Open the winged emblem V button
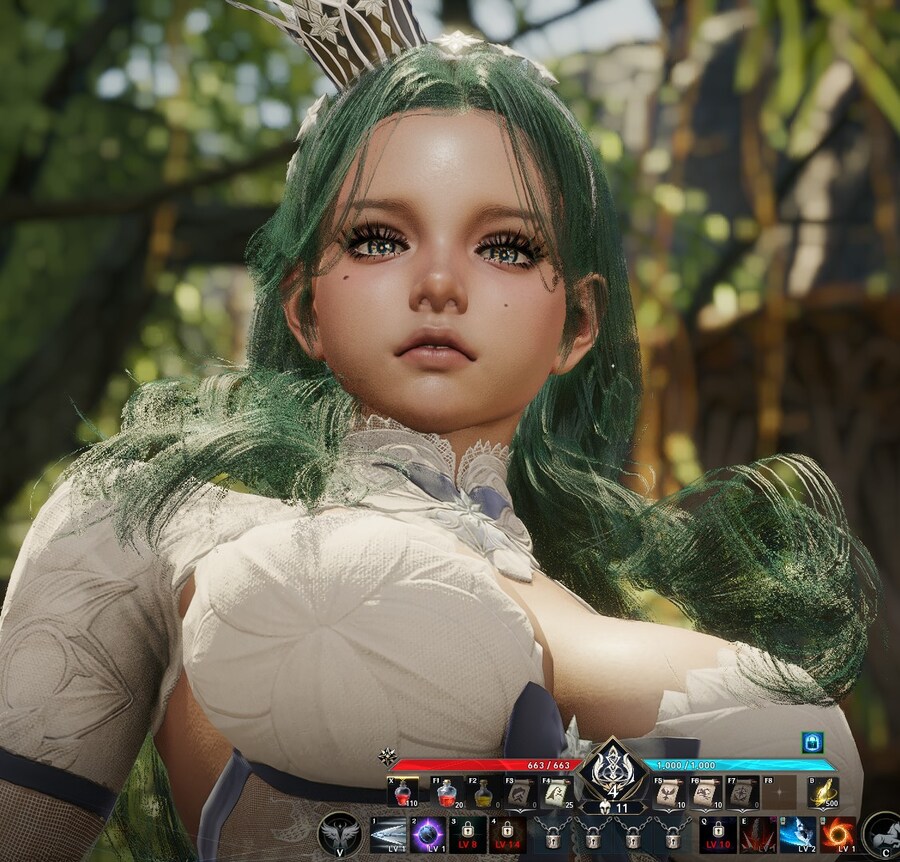900x862 pixels. [340, 834]
